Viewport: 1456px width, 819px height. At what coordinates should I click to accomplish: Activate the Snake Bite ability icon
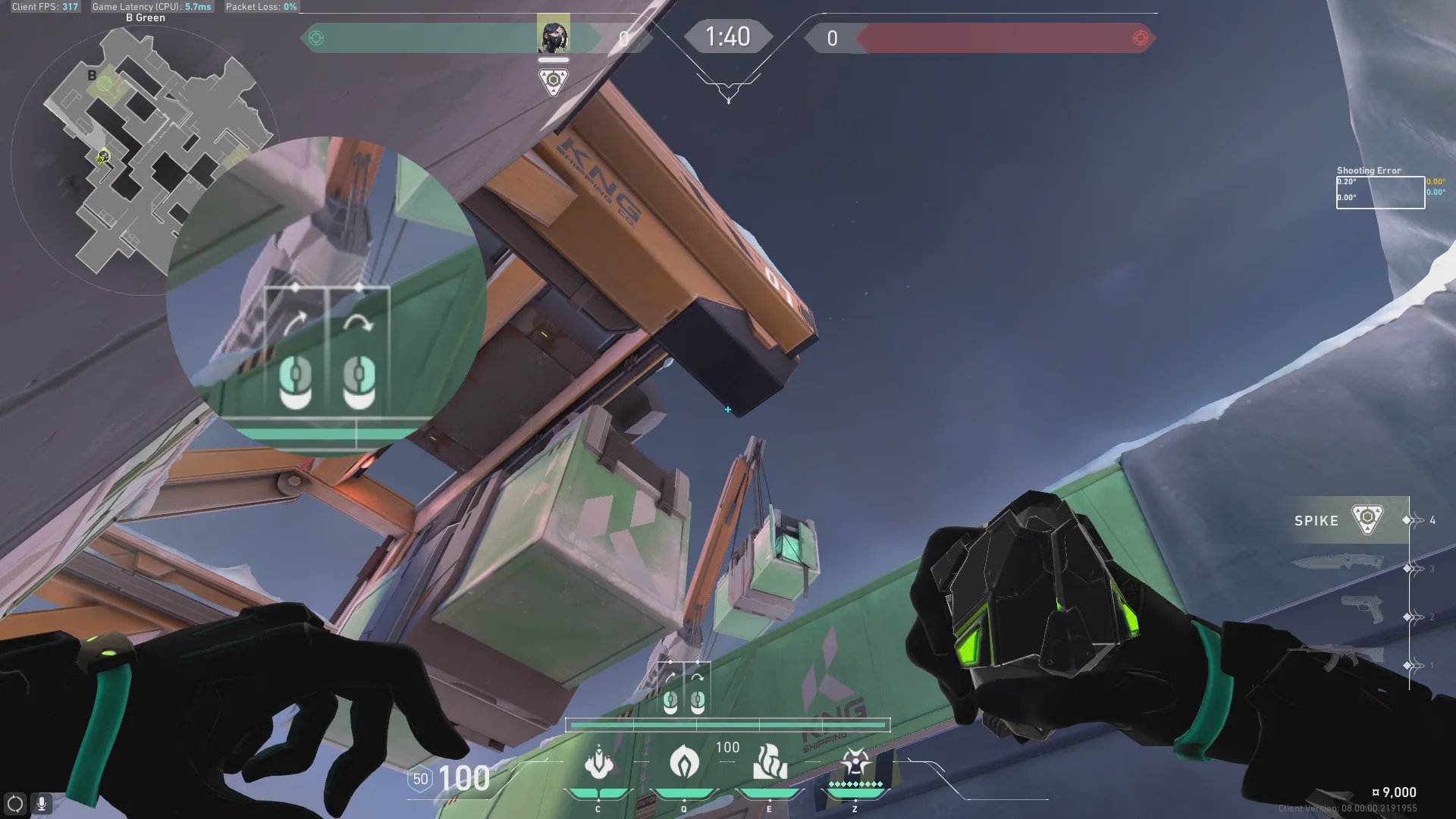coord(598,762)
